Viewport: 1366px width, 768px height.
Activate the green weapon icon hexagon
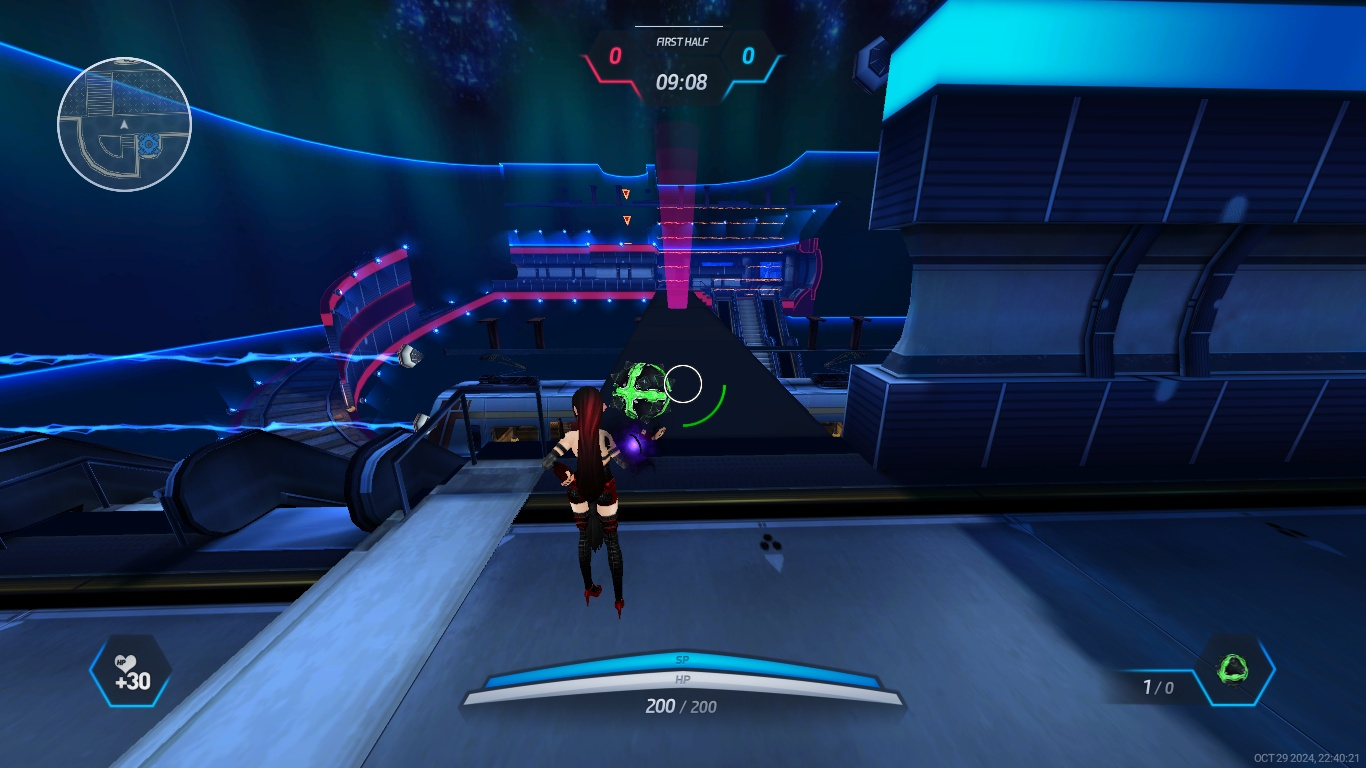pos(1234,670)
